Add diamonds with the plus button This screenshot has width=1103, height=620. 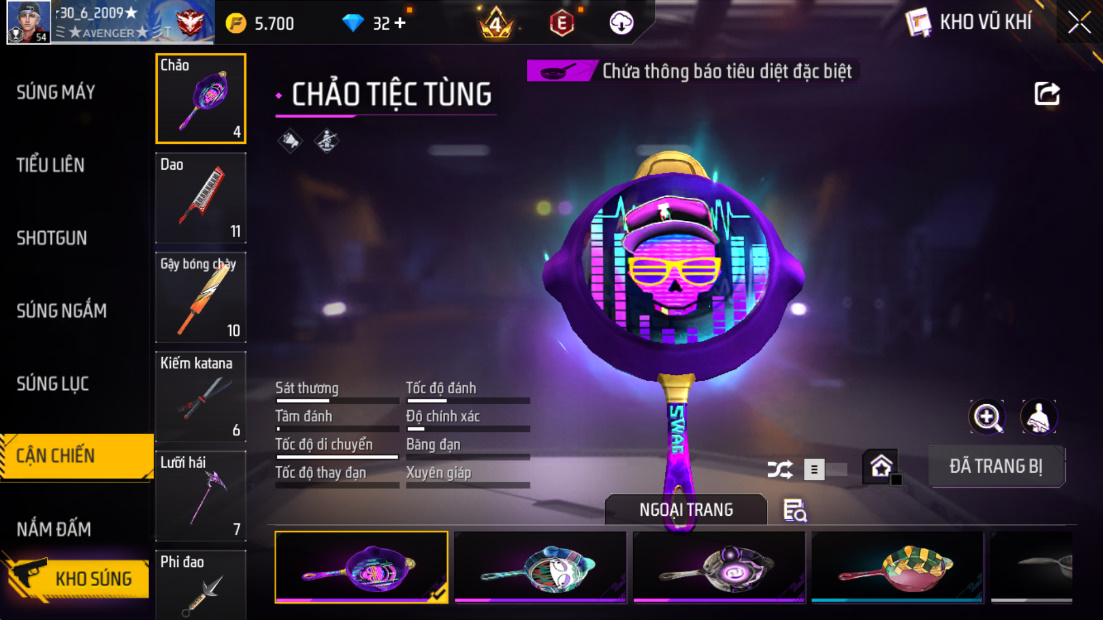tap(400, 23)
